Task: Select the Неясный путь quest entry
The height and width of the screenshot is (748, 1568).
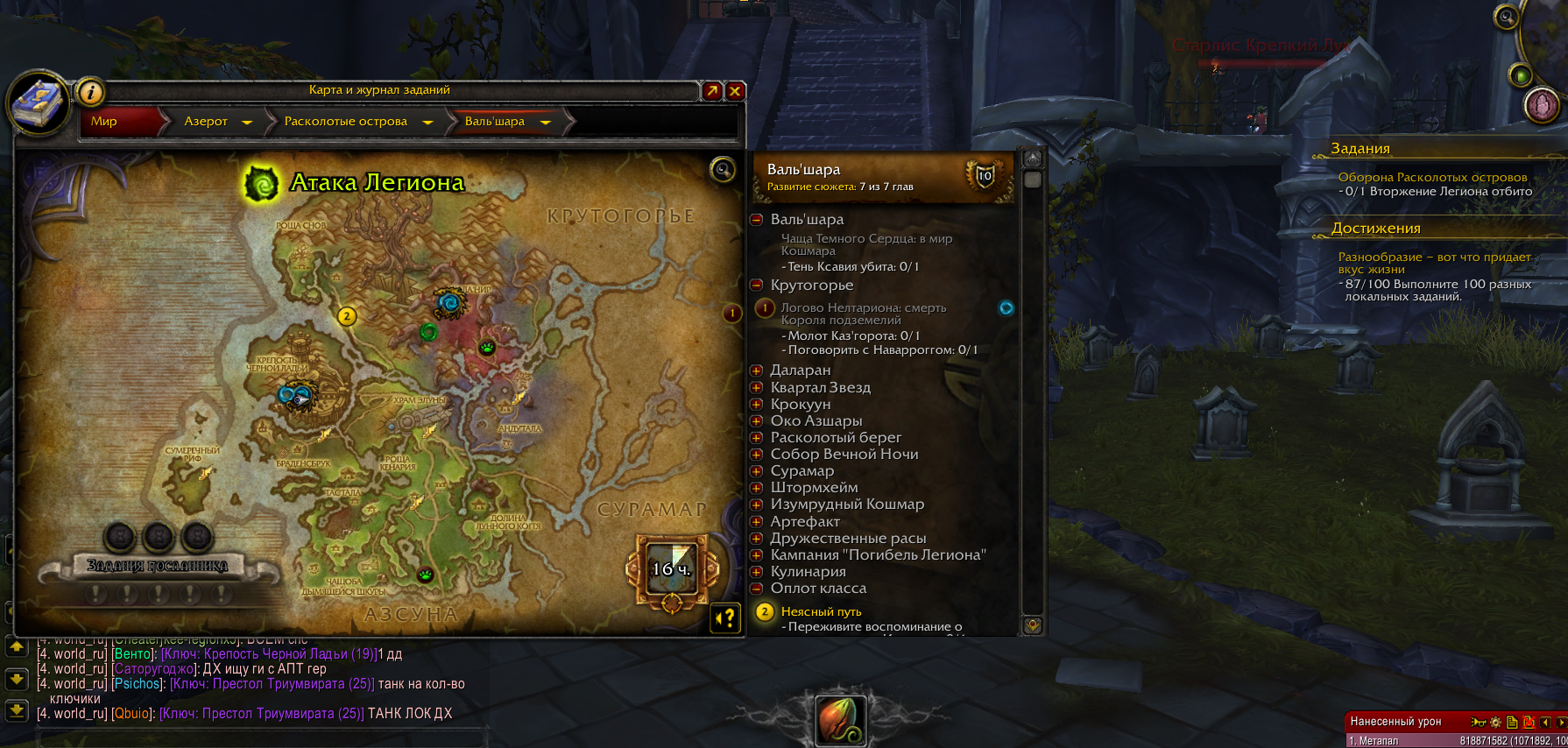Action: [821, 612]
